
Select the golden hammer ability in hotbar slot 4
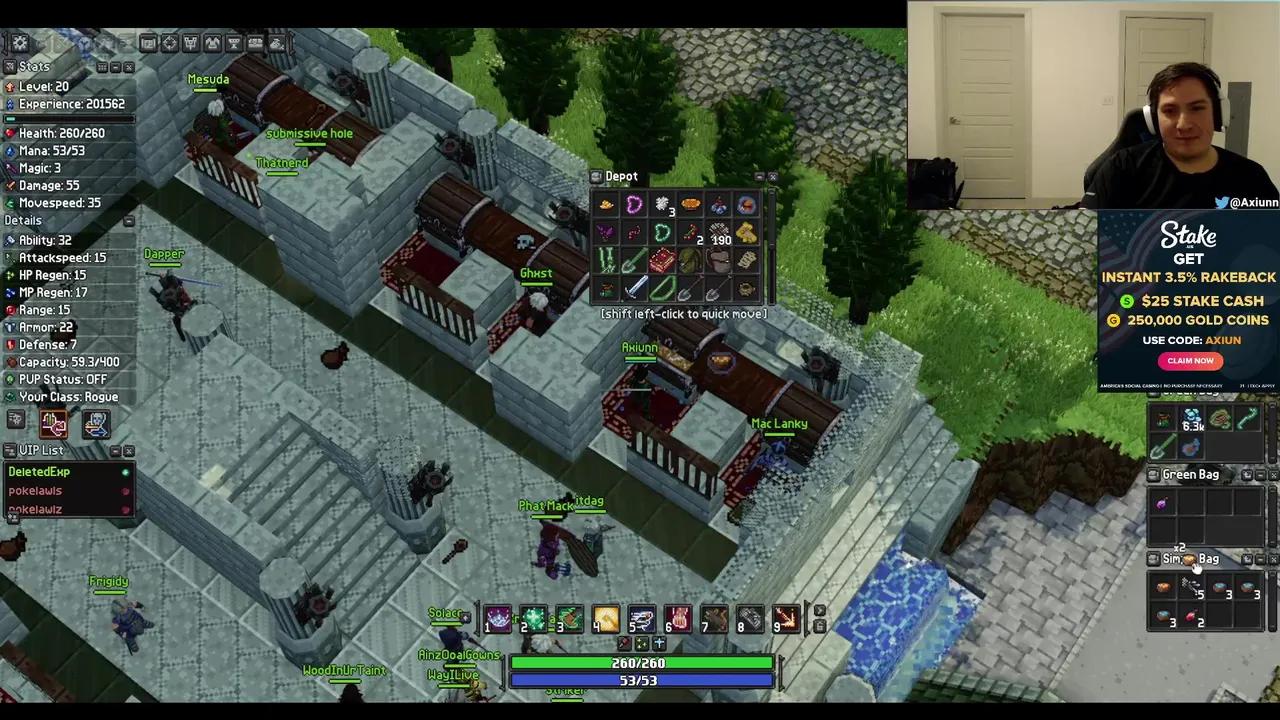click(604, 620)
